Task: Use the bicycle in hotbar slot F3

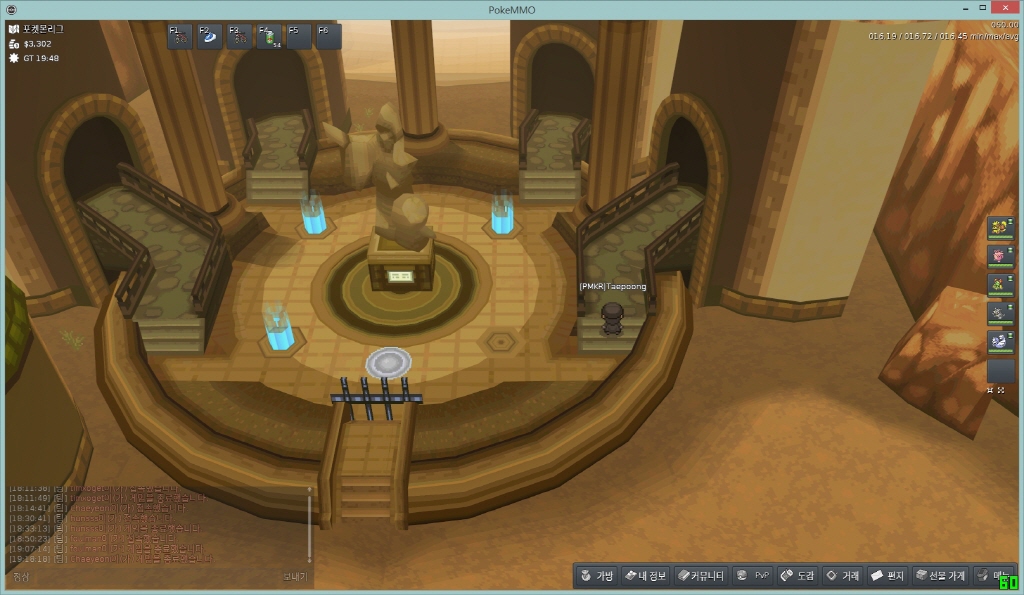Action: (x=240, y=38)
